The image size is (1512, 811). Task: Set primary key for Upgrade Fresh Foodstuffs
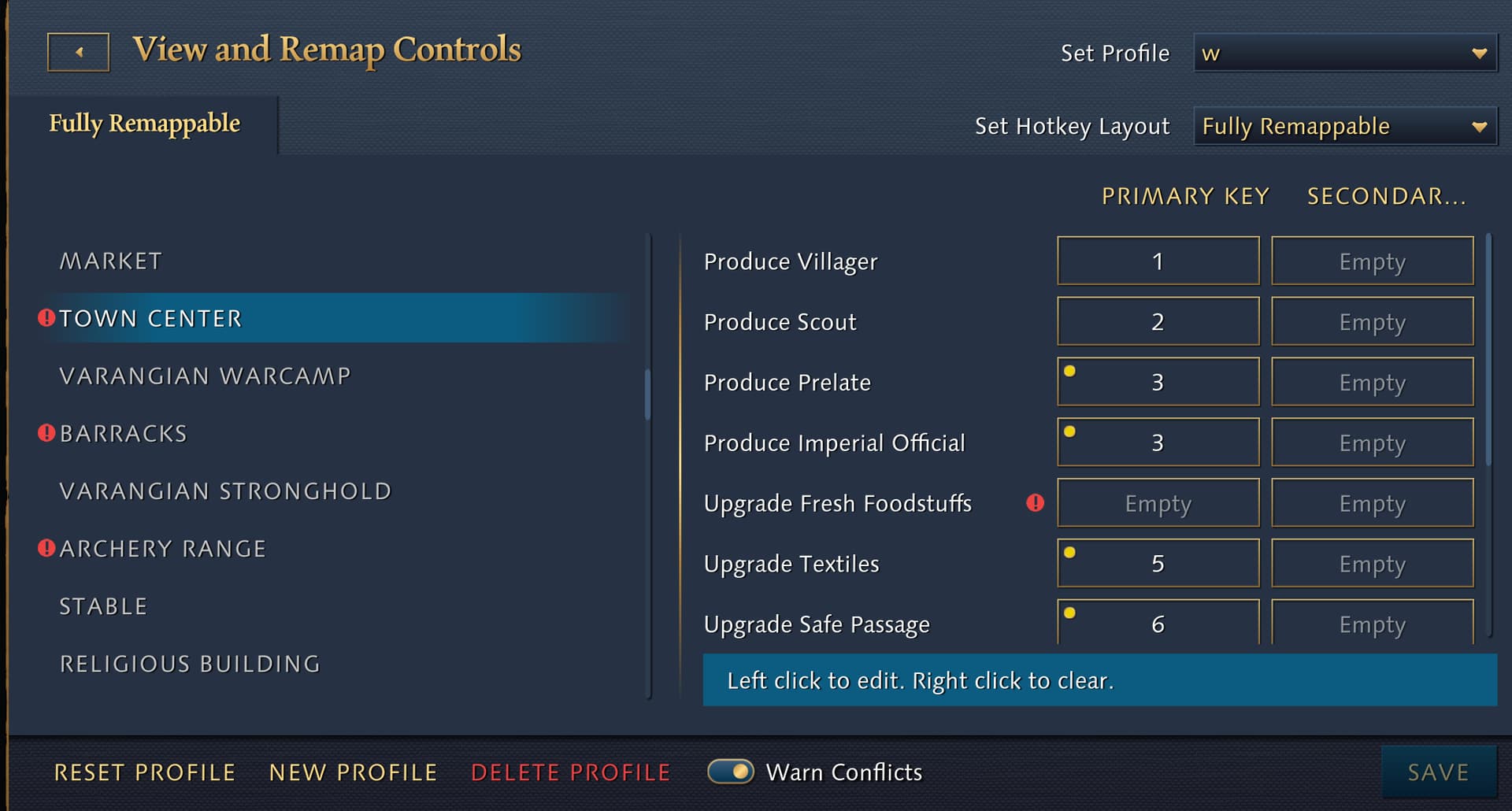coord(1158,504)
